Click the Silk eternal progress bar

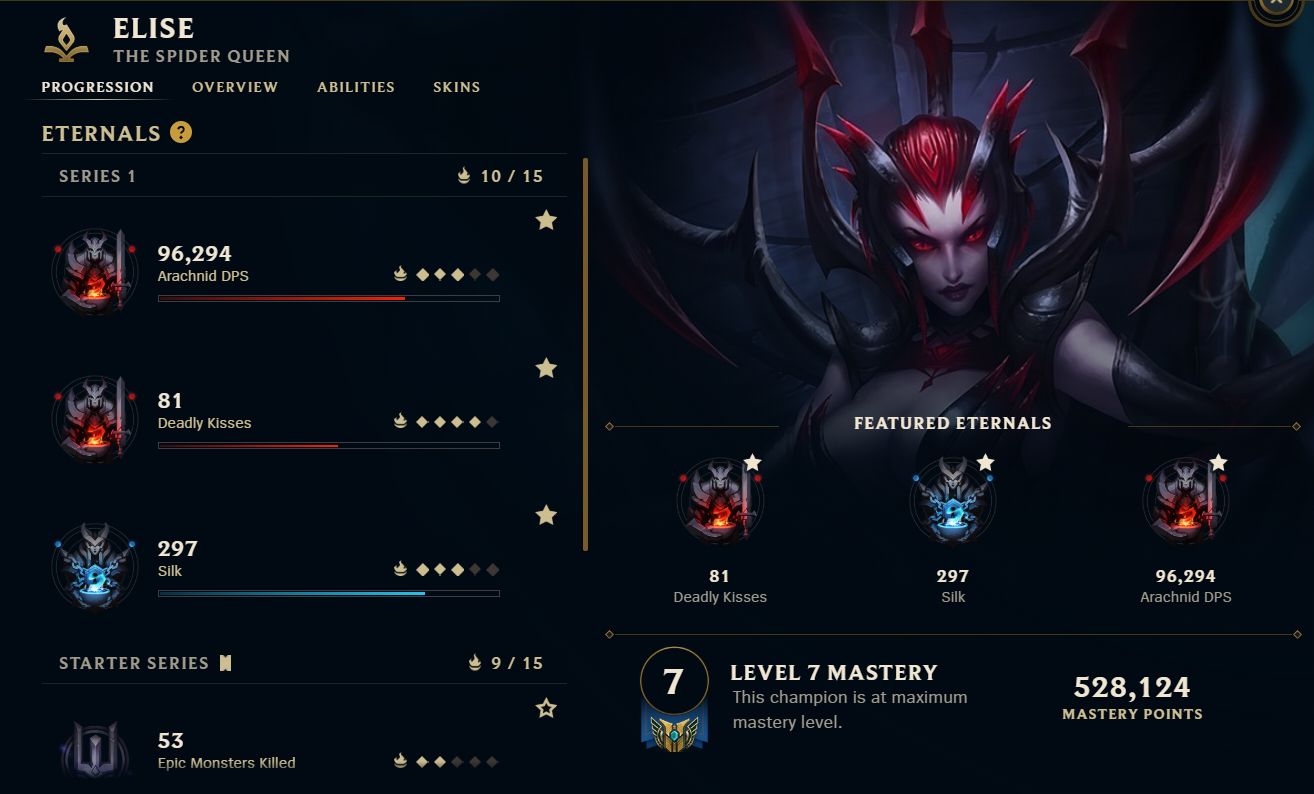pos(328,592)
